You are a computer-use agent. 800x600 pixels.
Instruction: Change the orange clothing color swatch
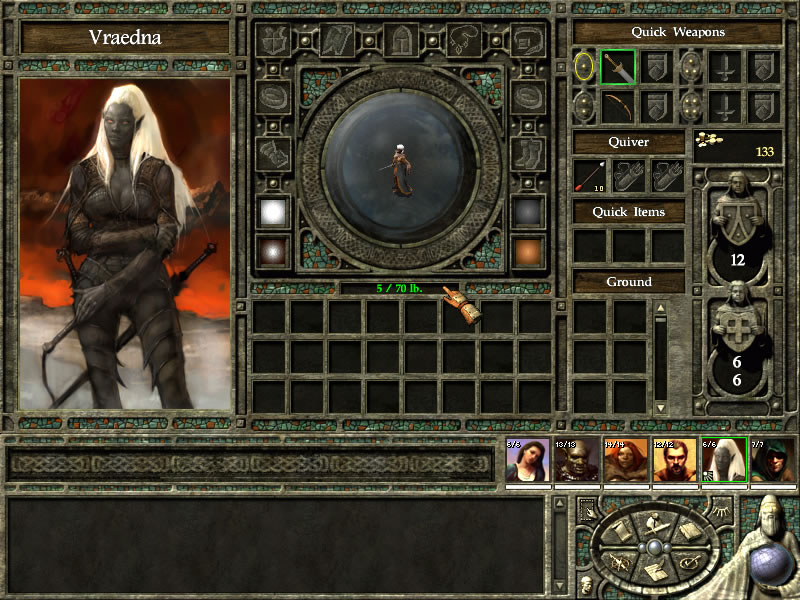pos(527,250)
